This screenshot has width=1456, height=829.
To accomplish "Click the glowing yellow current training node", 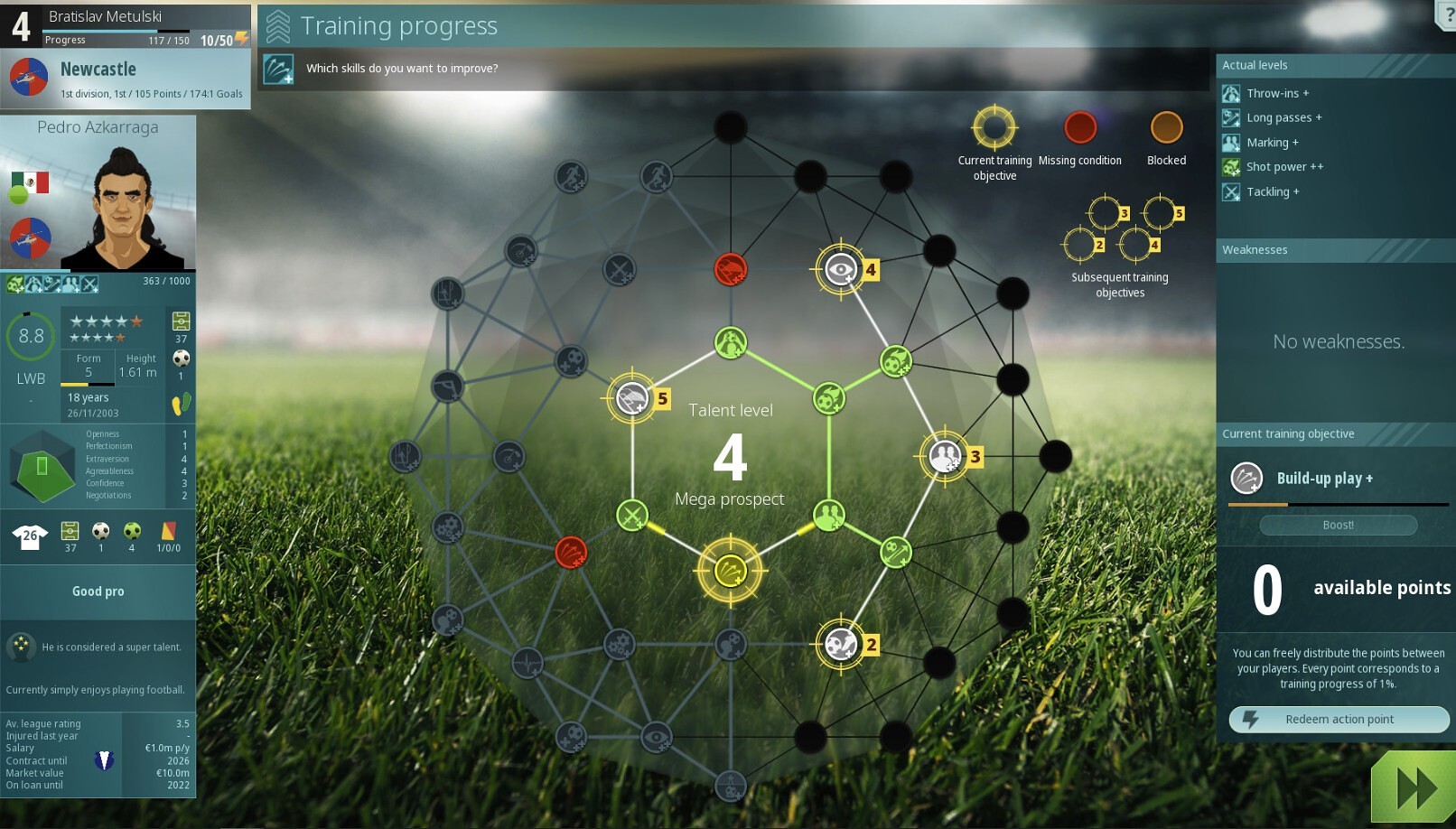I will point(730,571).
